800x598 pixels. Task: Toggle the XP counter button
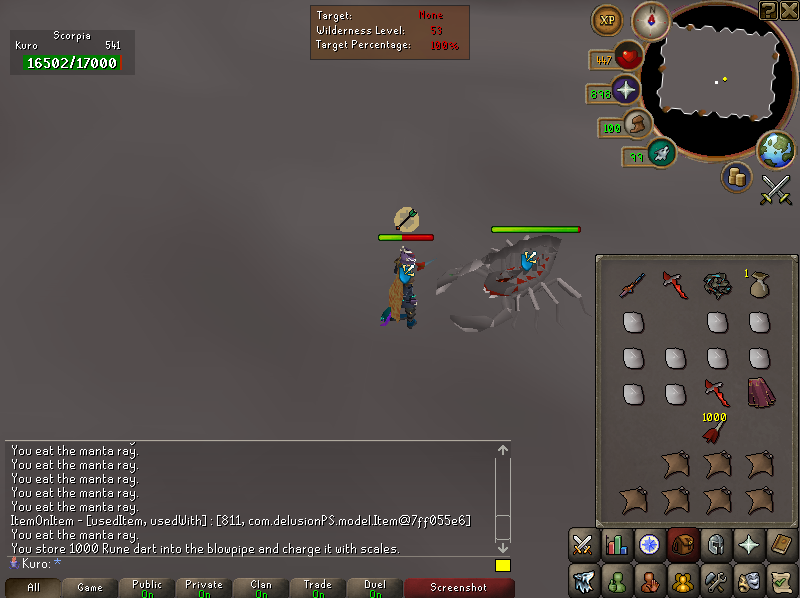606,19
